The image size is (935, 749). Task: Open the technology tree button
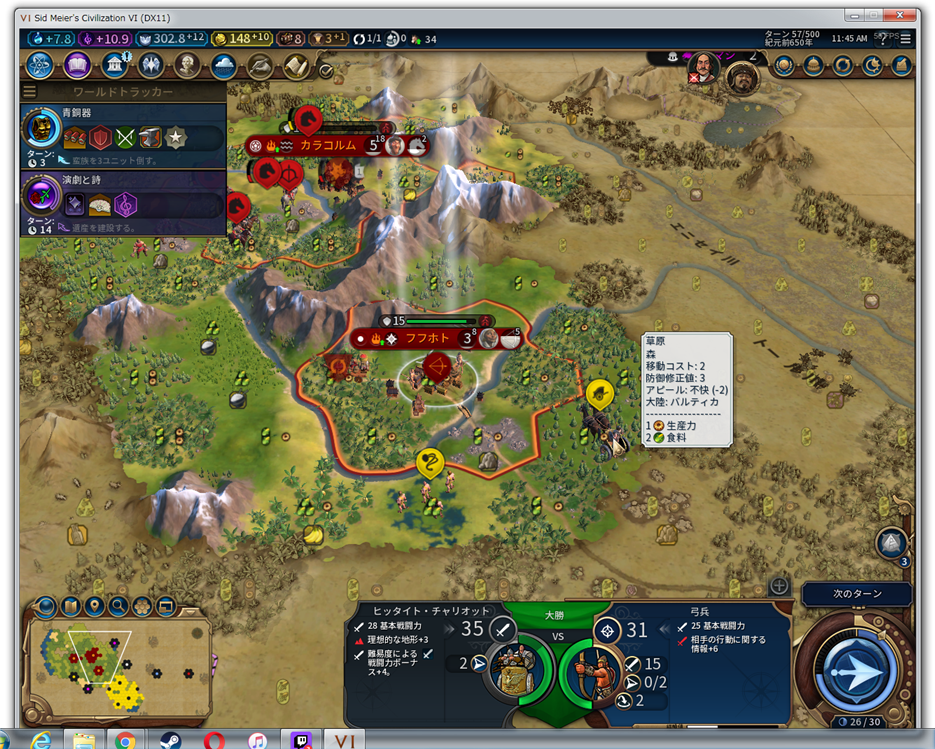[x=42, y=66]
